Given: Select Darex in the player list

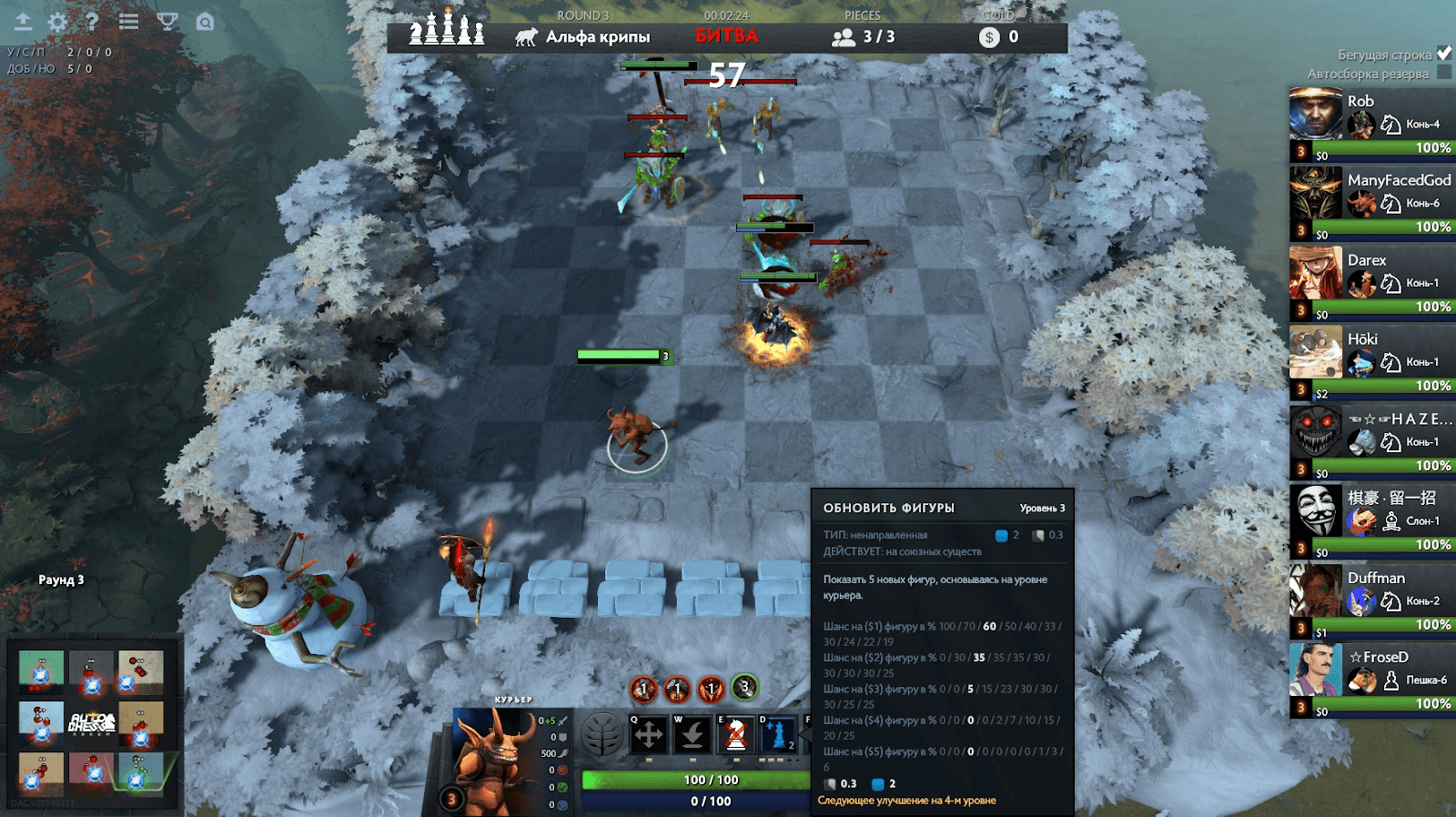Looking at the screenshot, I should click(1371, 282).
